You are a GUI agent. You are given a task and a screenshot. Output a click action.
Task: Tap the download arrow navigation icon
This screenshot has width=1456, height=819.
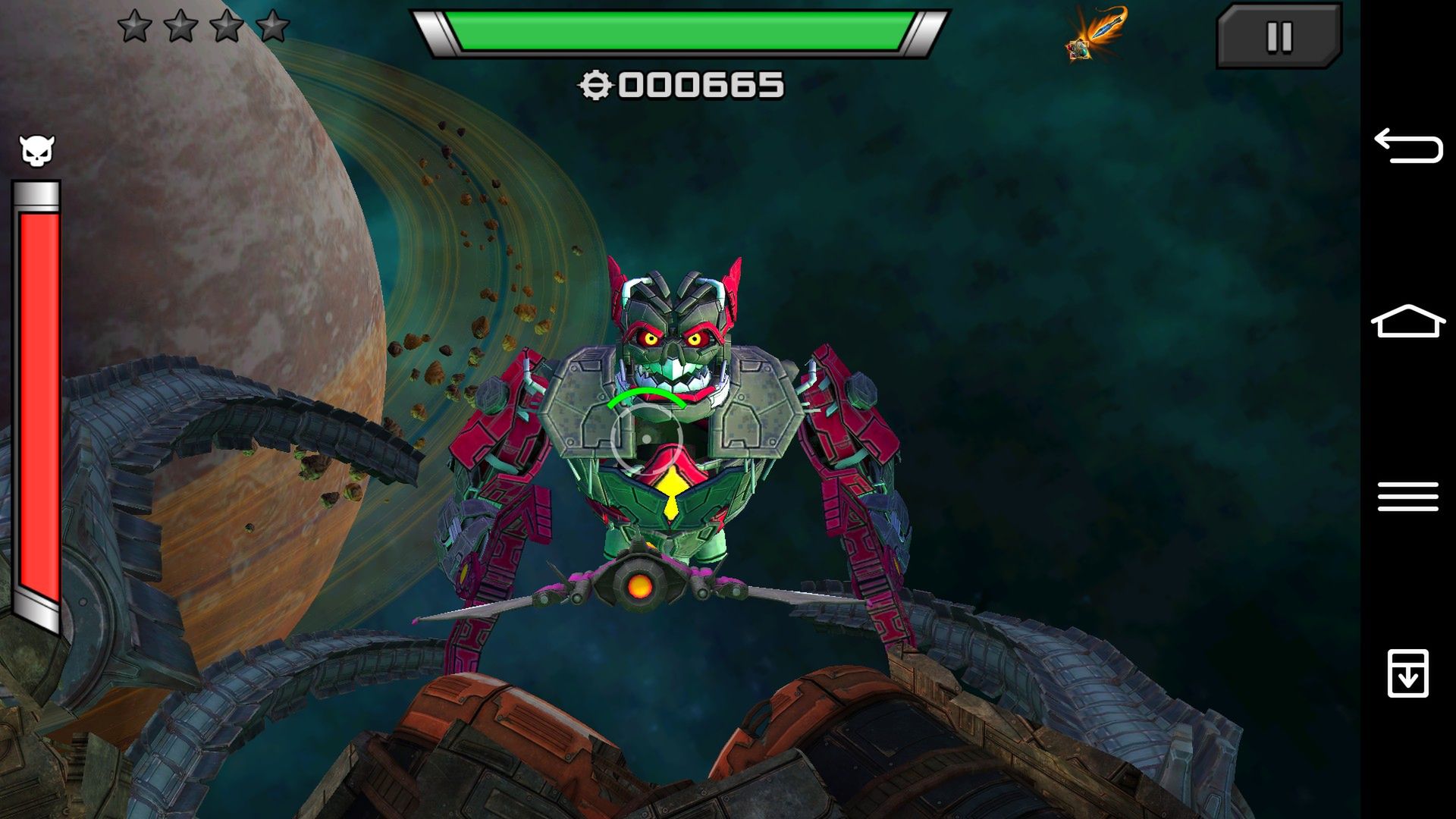point(1407,673)
